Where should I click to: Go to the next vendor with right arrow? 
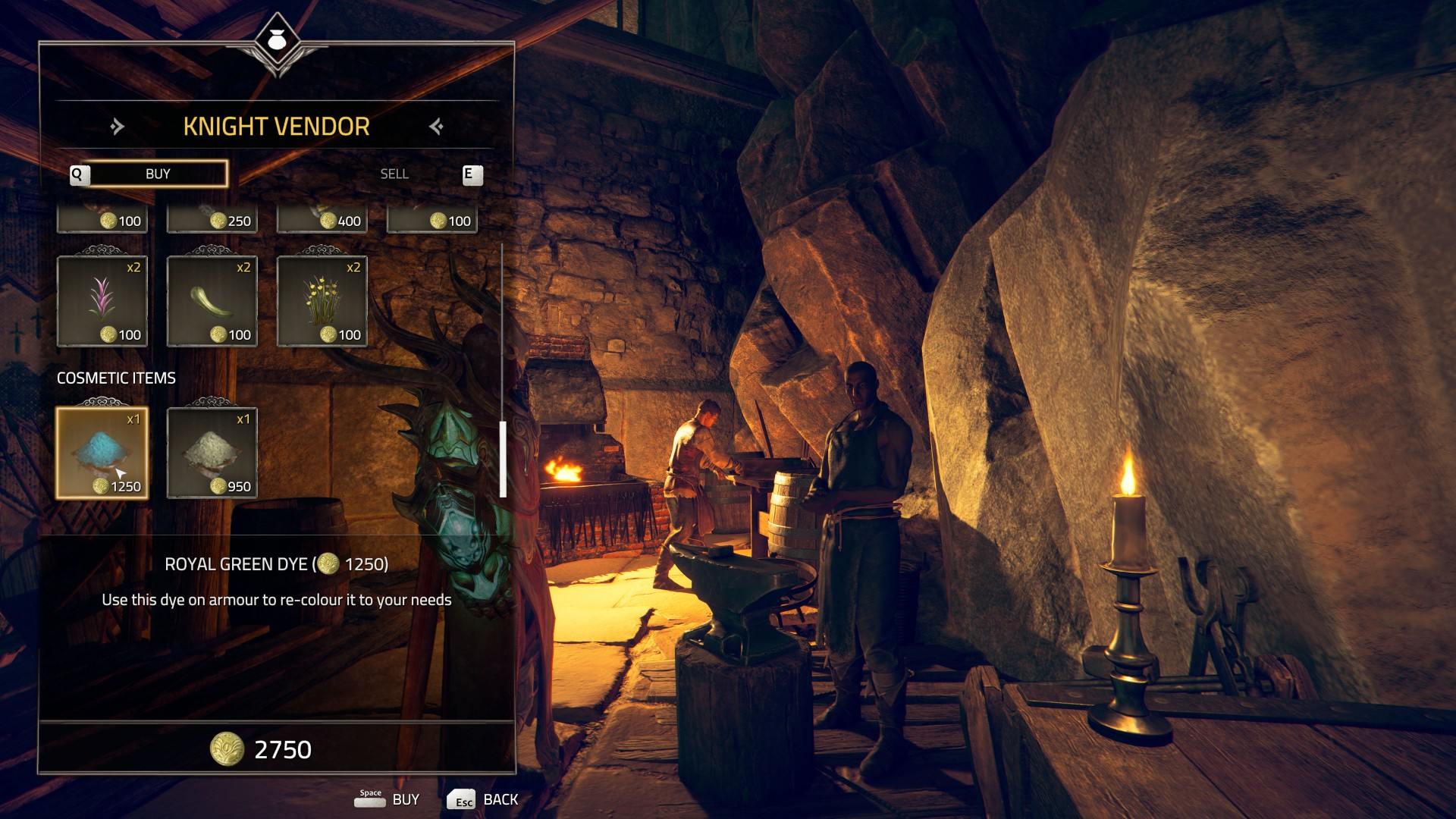436,127
